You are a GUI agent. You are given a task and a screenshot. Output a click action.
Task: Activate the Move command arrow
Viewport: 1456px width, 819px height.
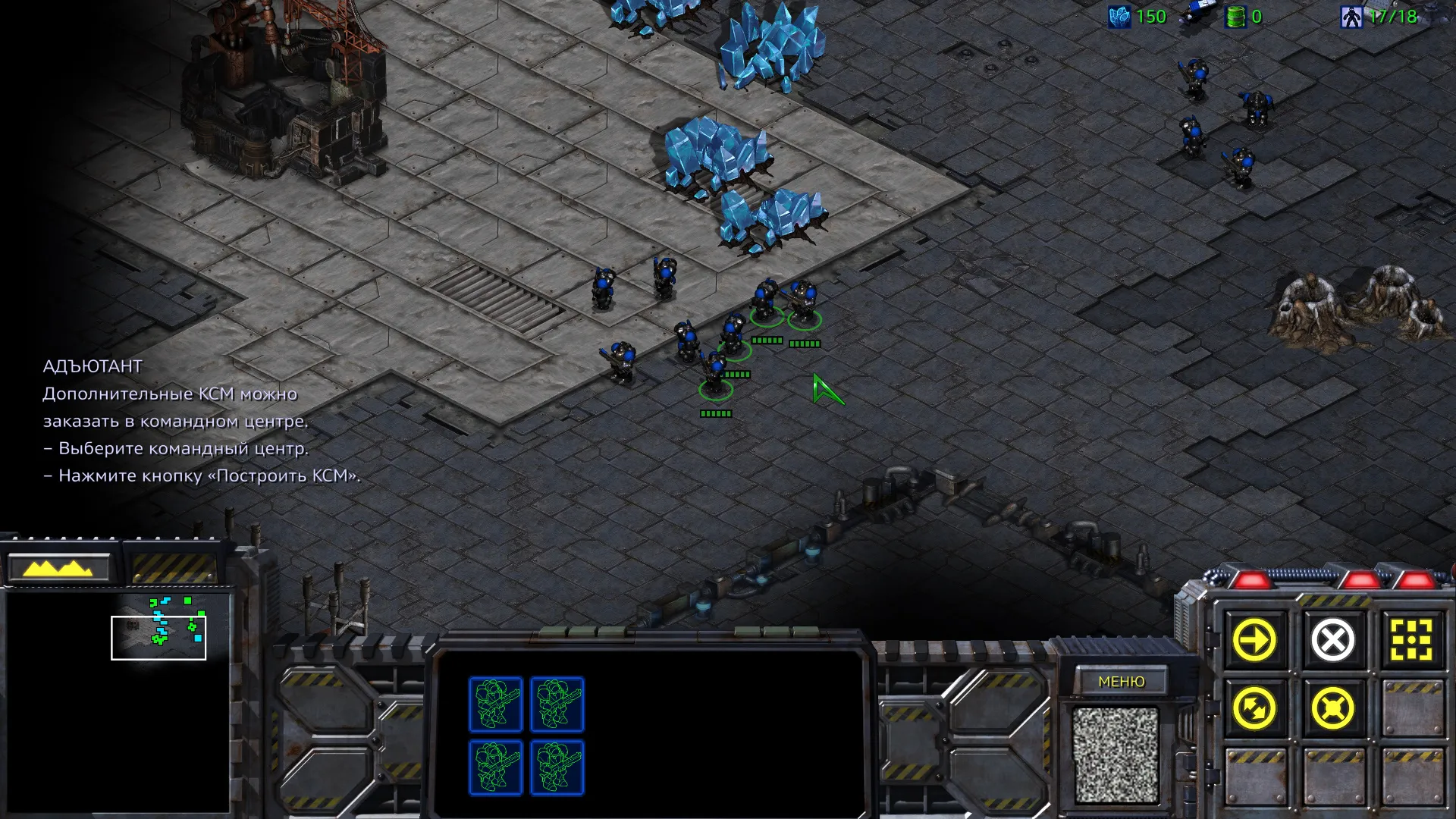pyautogui.click(x=1254, y=641)
